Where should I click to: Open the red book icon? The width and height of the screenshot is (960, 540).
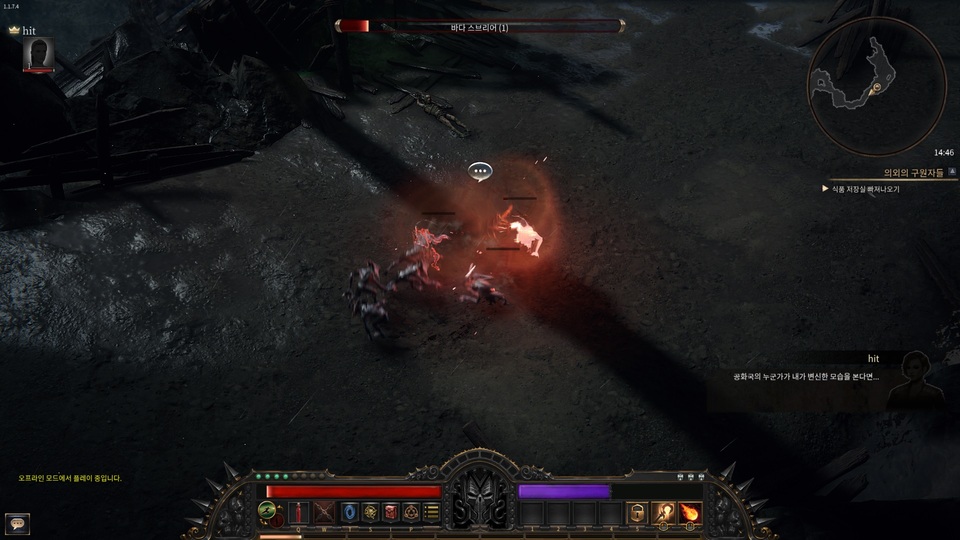click(391, 513)
